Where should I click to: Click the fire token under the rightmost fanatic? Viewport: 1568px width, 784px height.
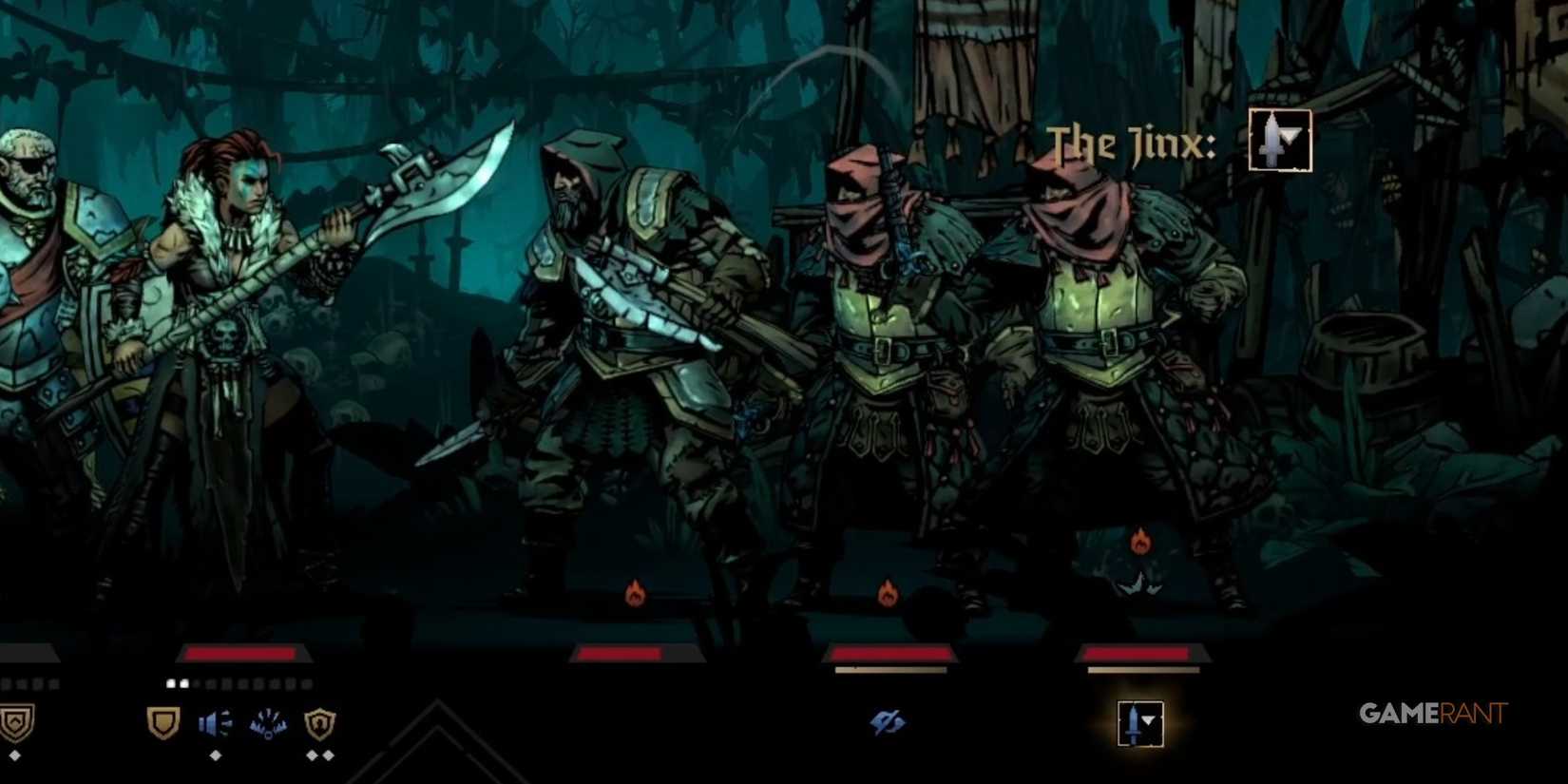point(1140,538)
